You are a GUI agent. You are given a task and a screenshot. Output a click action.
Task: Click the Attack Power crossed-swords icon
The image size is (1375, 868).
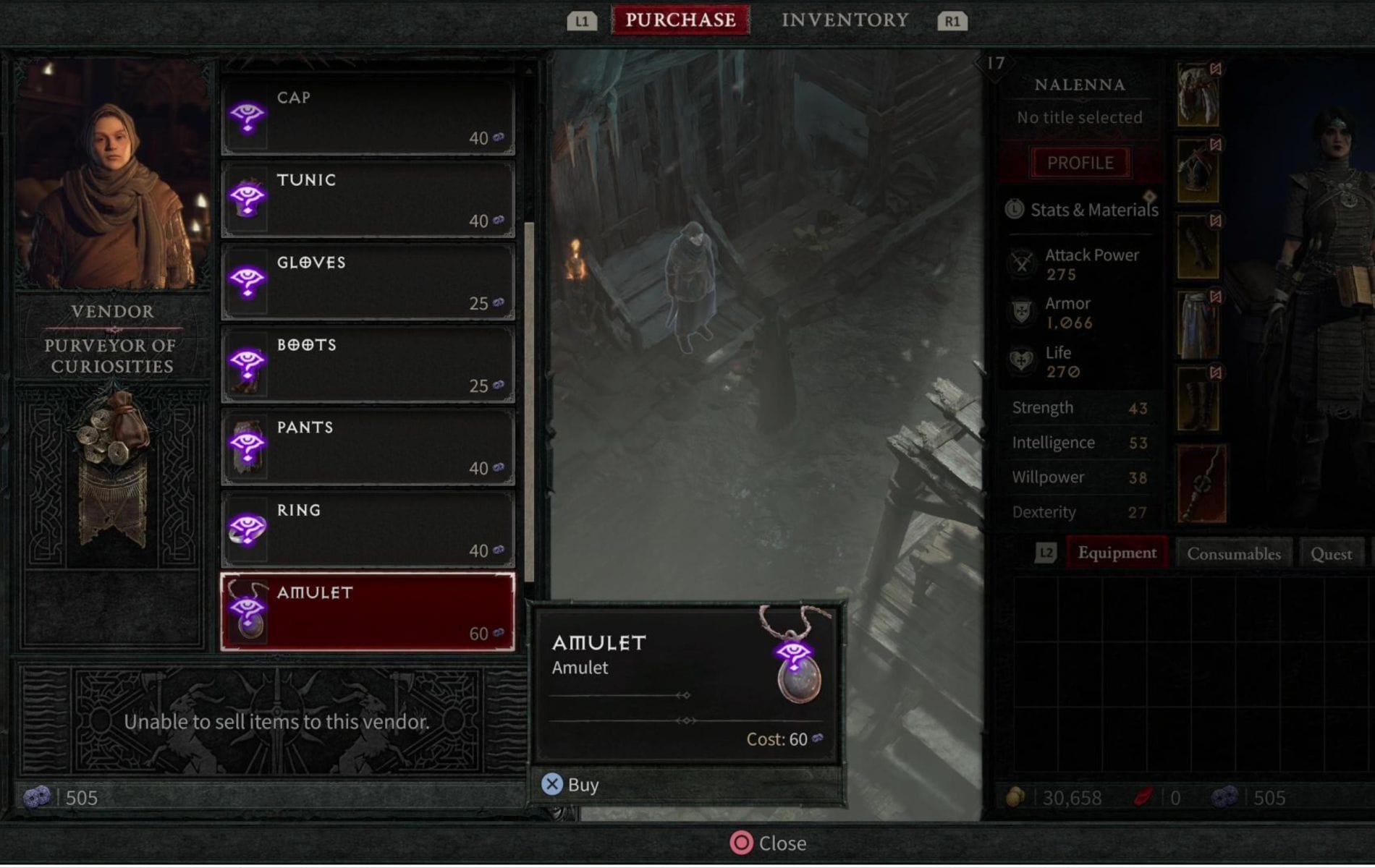click(1023, 265)
